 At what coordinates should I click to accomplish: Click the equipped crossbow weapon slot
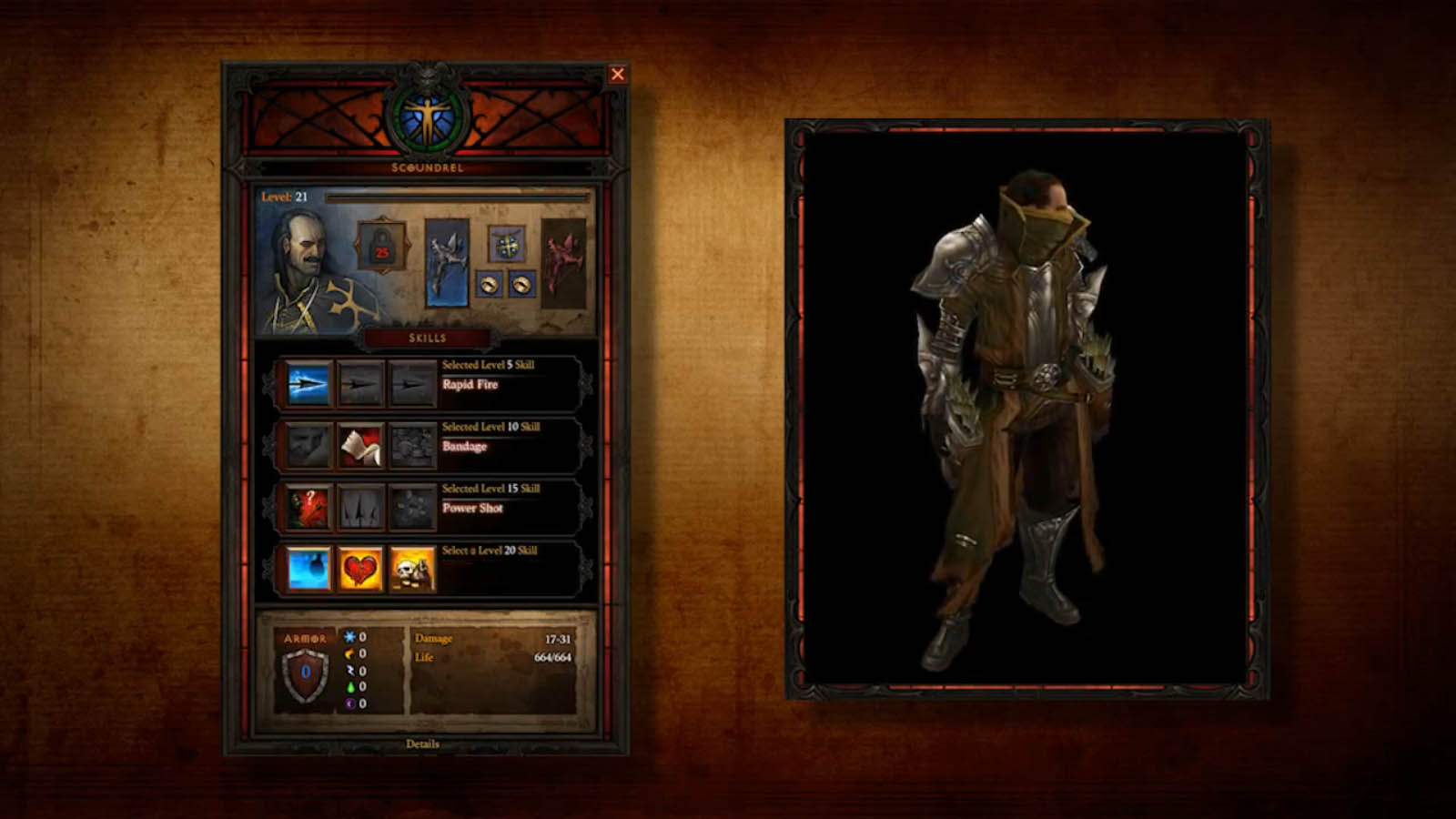(x=447, y=261)
